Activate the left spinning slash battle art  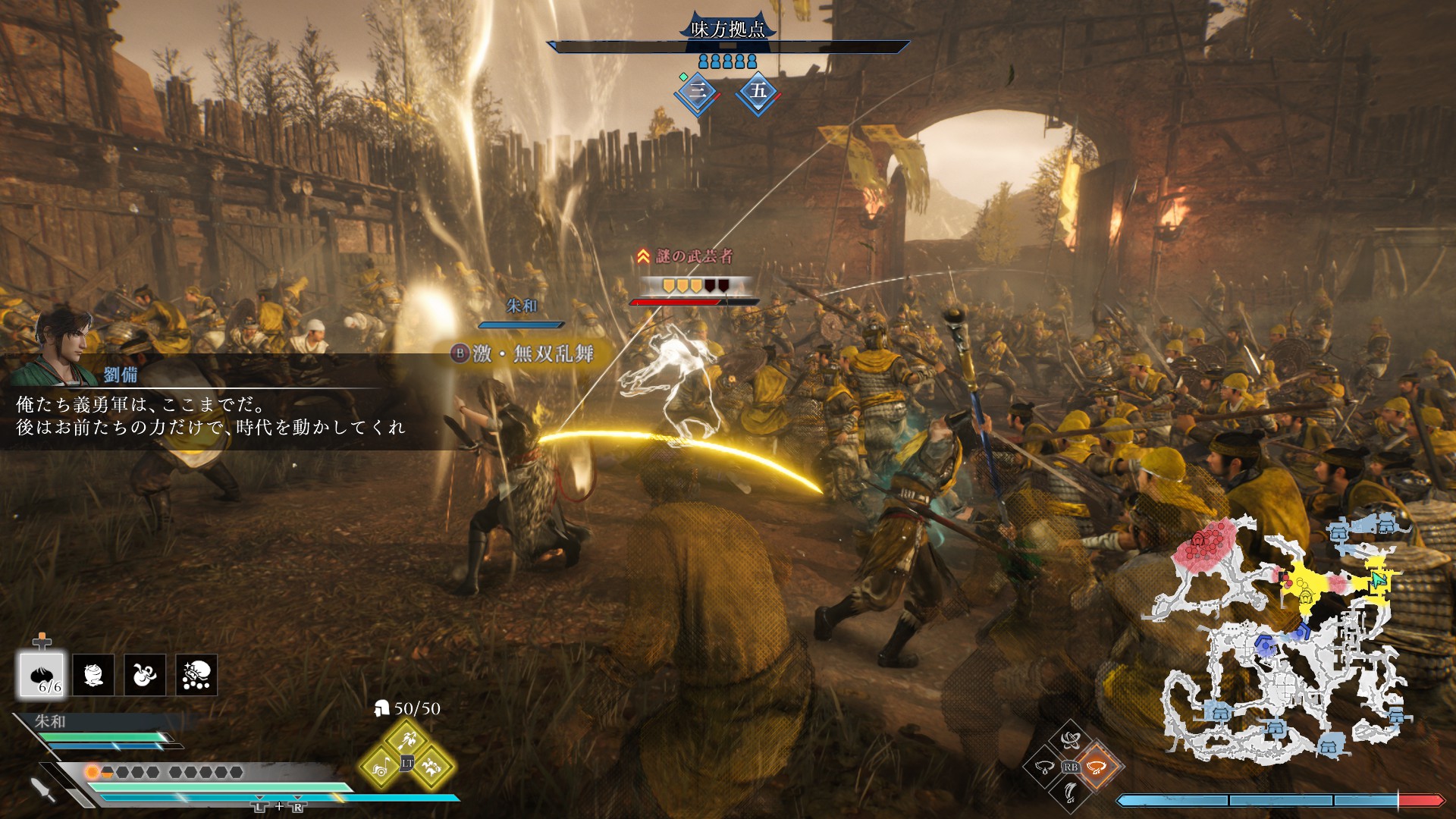pyautogui.click(x=1044, y=767)
